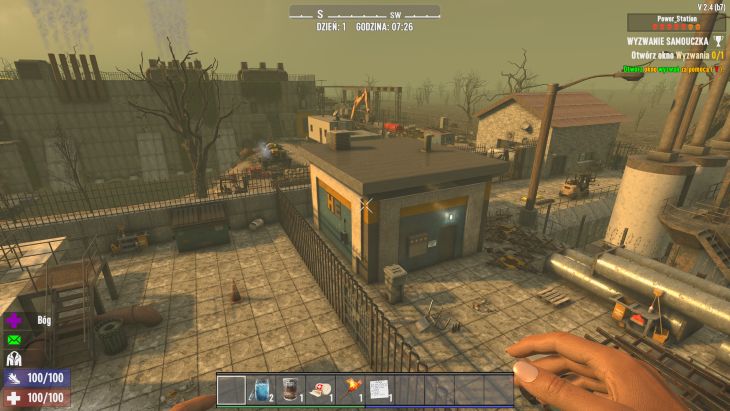This screenshot has width=730, height=411.
Task: Select the water jar hotbar slot
Action: (x=261, y=389)
